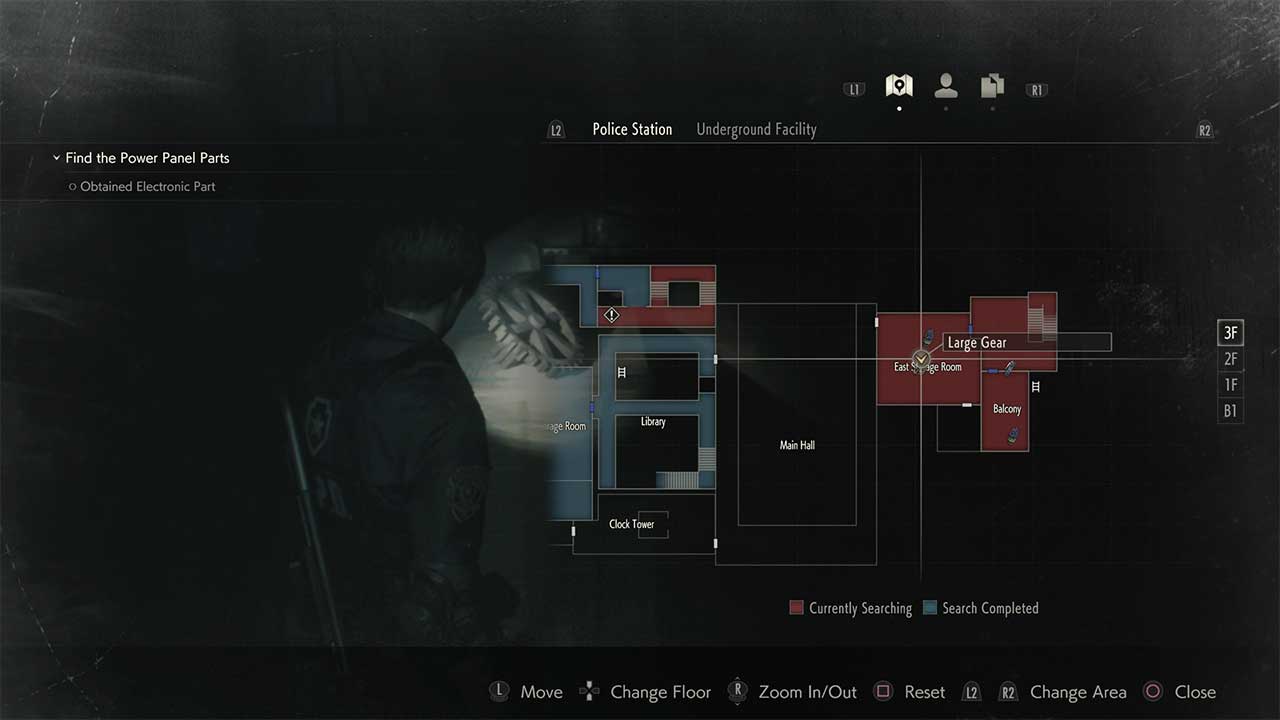Viewport: 1280px width, 720px height.
Task: Click the red Currently Searching legend swatch
Action: pos(796,607)
